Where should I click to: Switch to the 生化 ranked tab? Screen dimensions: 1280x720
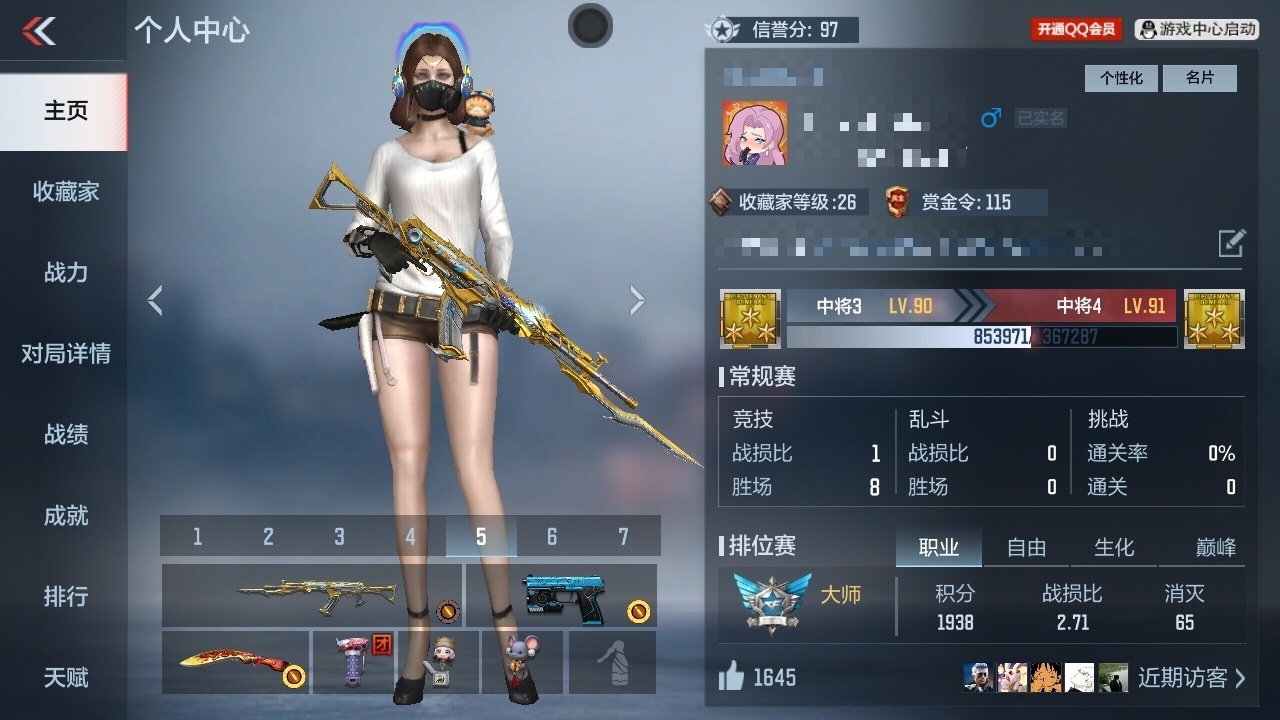pos(1114,547)
